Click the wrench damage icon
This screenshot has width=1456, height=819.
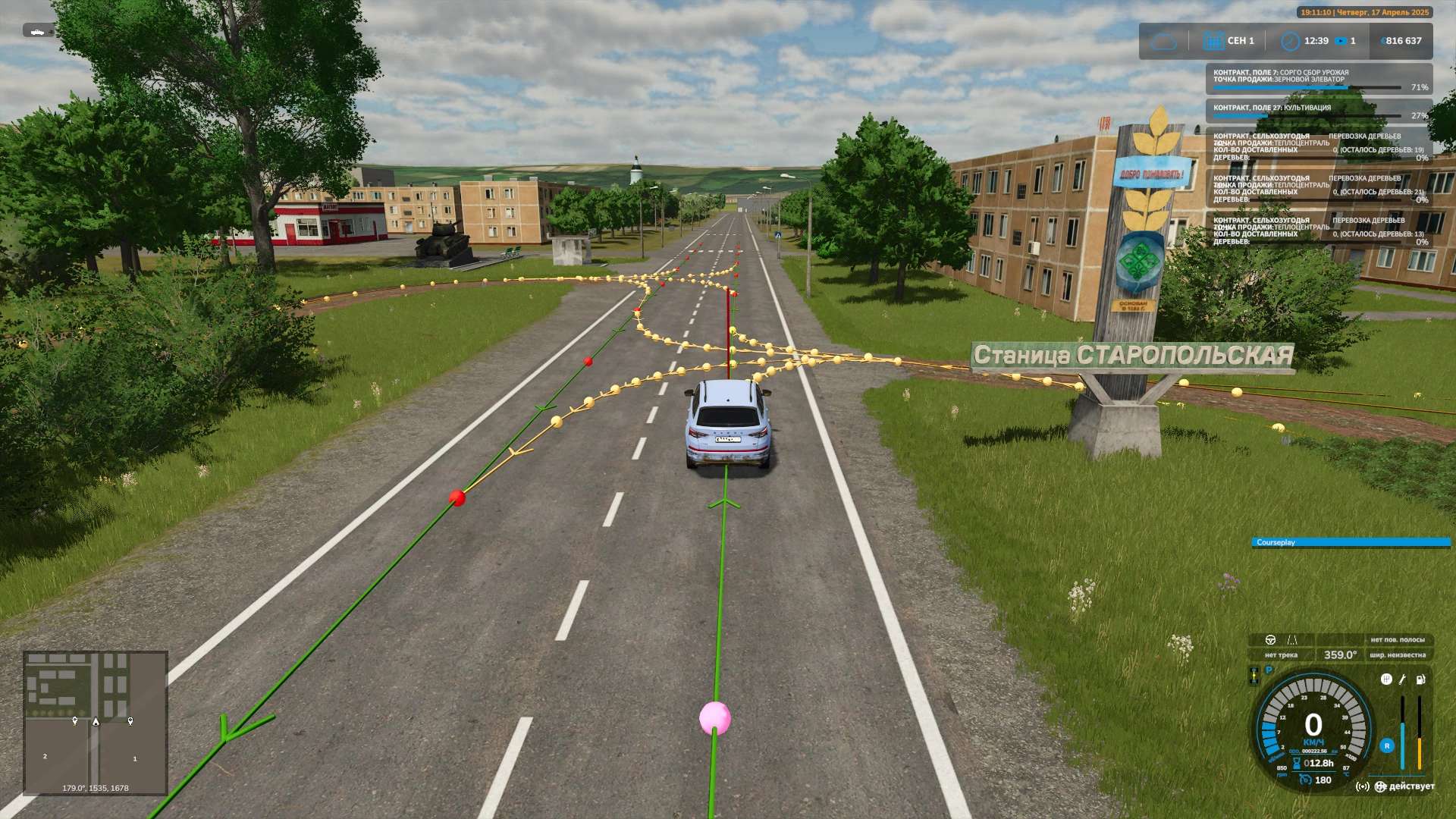(x=1403, y=679)
